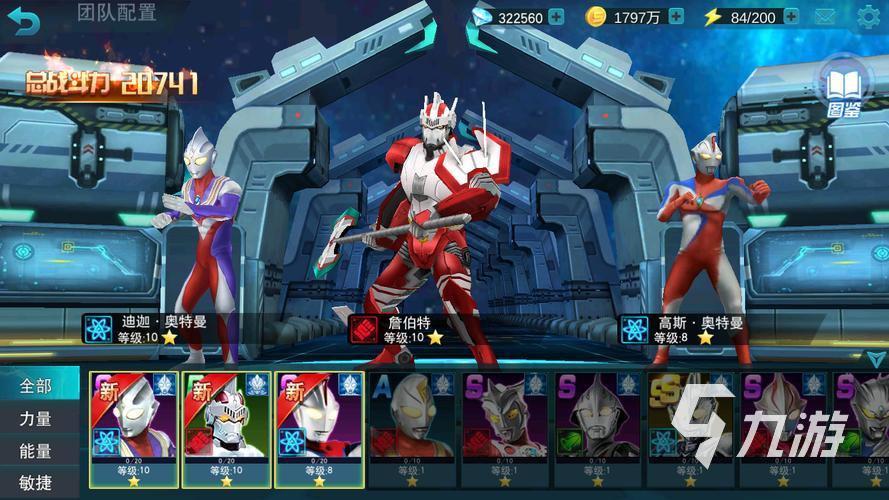Screen dimensions: 889x500
Task: Add more diamonds with the plus button
Action: pyautogui.click(x=556, y=17)
